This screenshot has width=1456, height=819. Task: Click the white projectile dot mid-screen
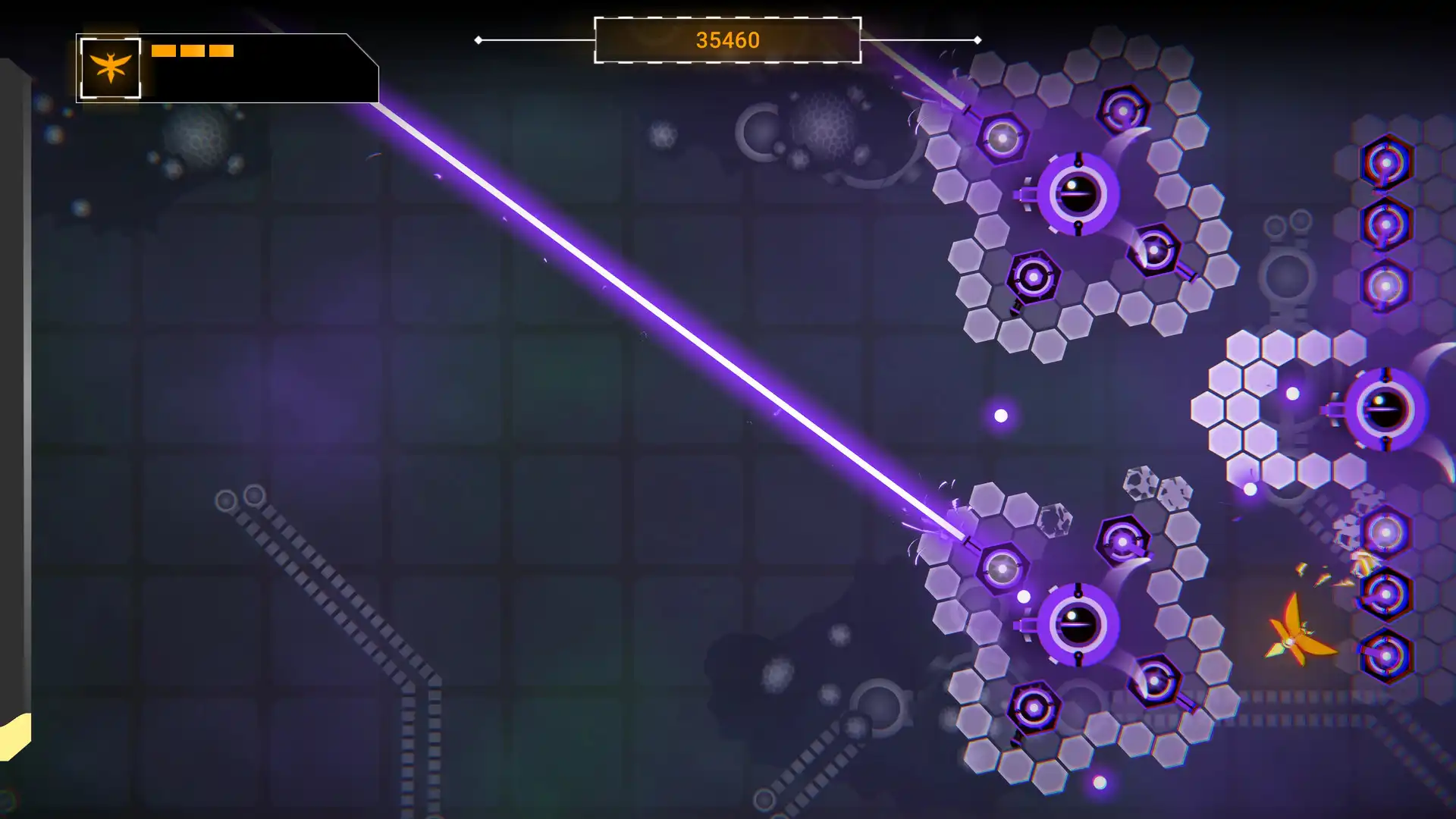click(1002, 413)
